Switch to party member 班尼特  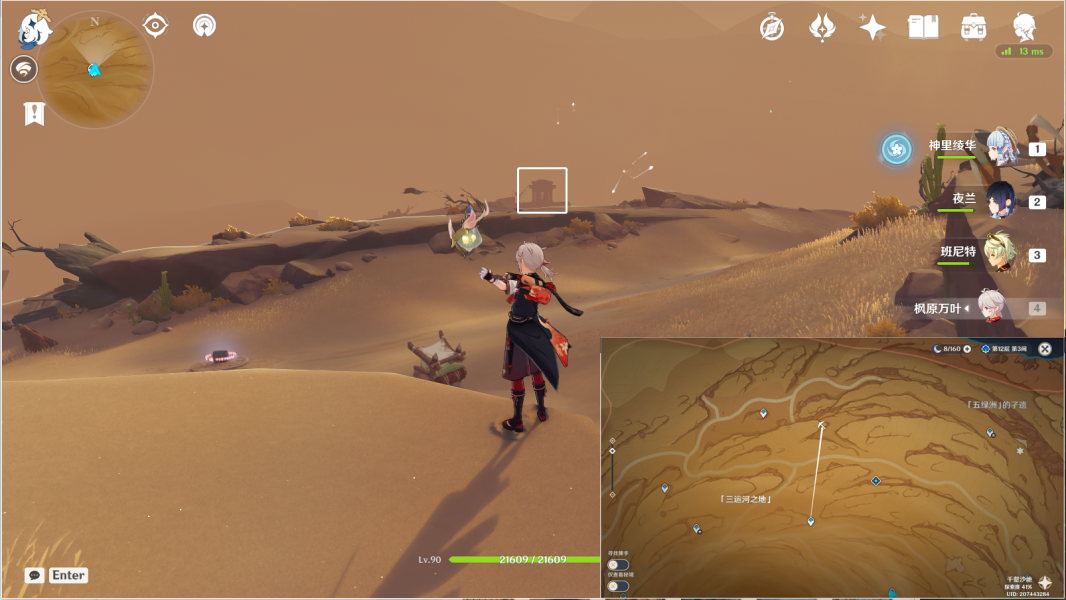[x=1000, y=254]
